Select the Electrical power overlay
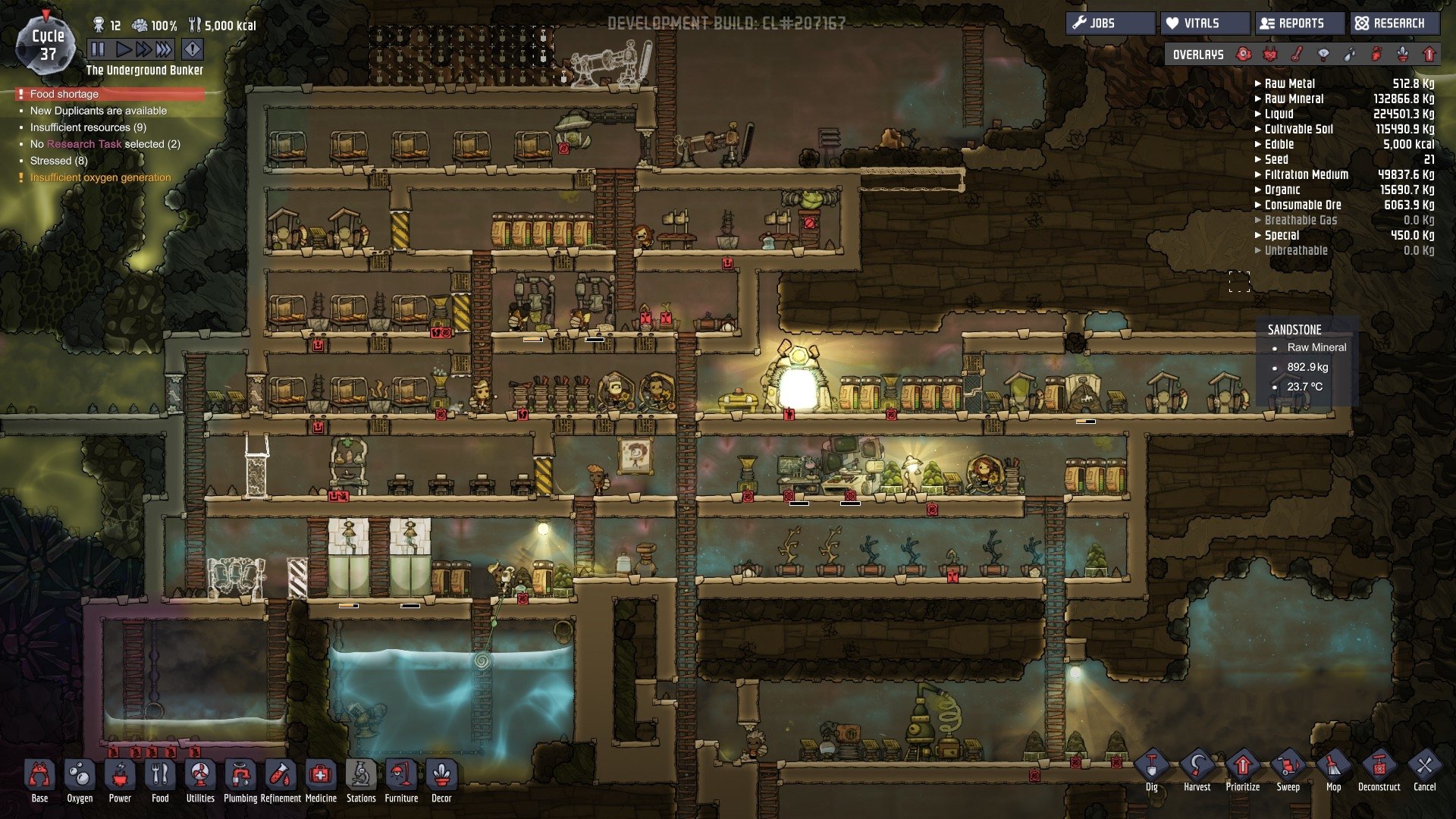Screen dimensions: 1456x819 coord(1269,55)
